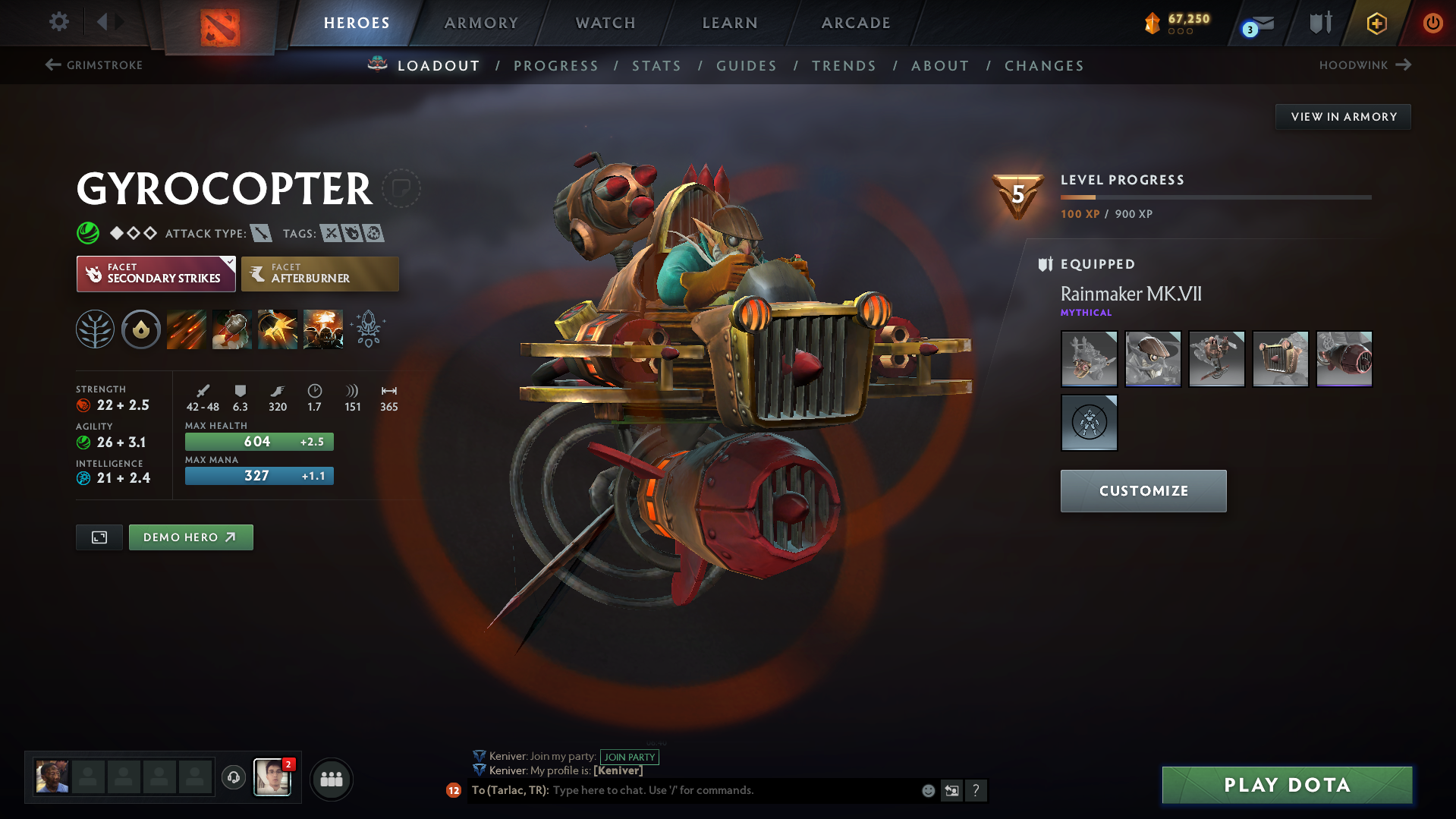Toggle the expanded hero view beside Demo Hero
Viewport: 1456px width, 819px height.
[x=99, y=537]
